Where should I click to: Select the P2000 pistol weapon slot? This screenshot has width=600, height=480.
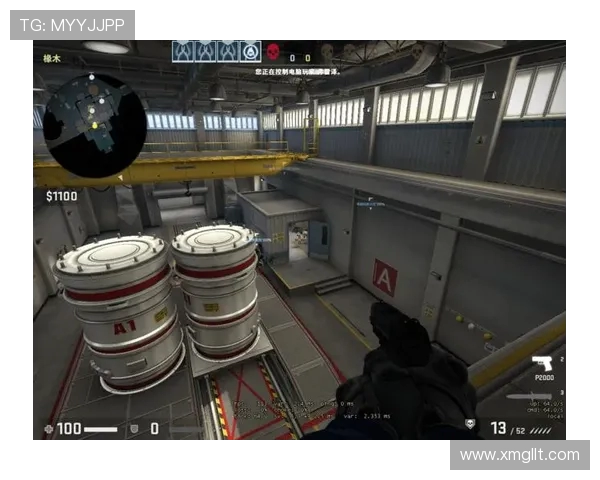coord(542,363)
